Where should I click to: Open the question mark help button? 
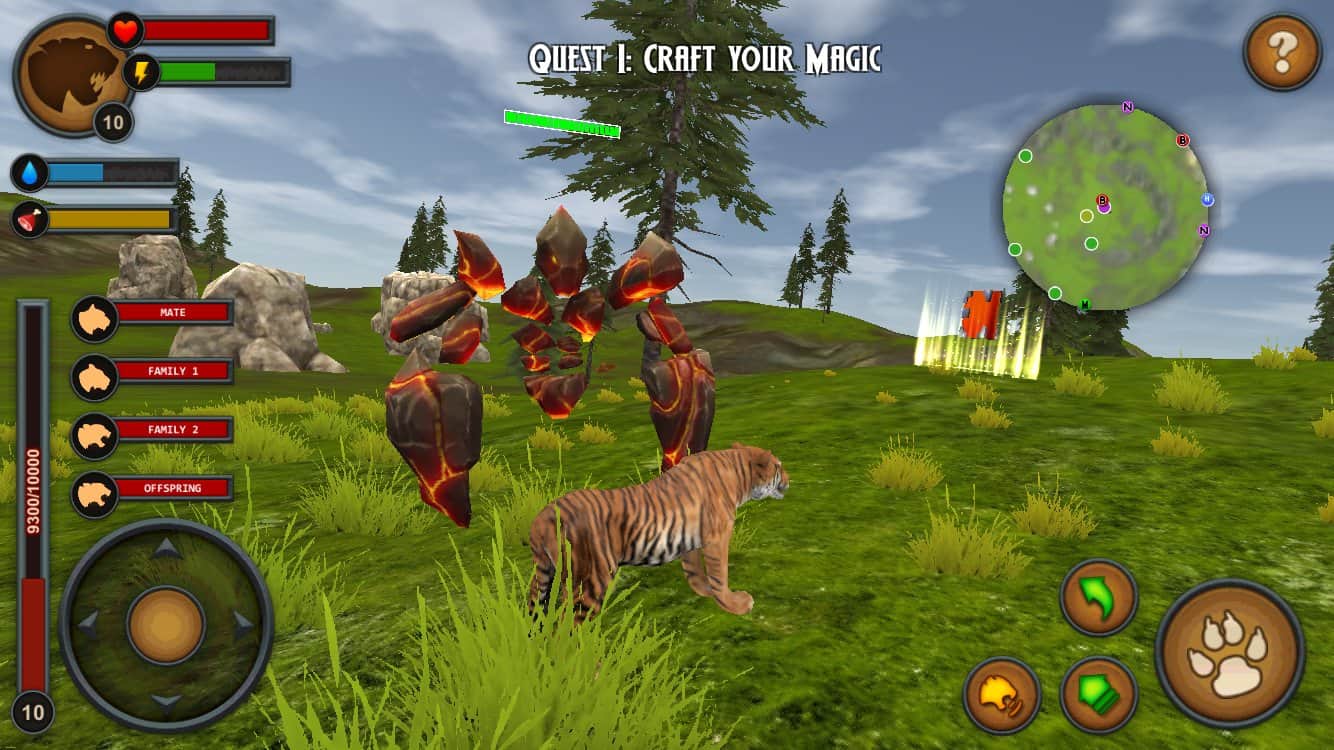tap(1282, 53)
